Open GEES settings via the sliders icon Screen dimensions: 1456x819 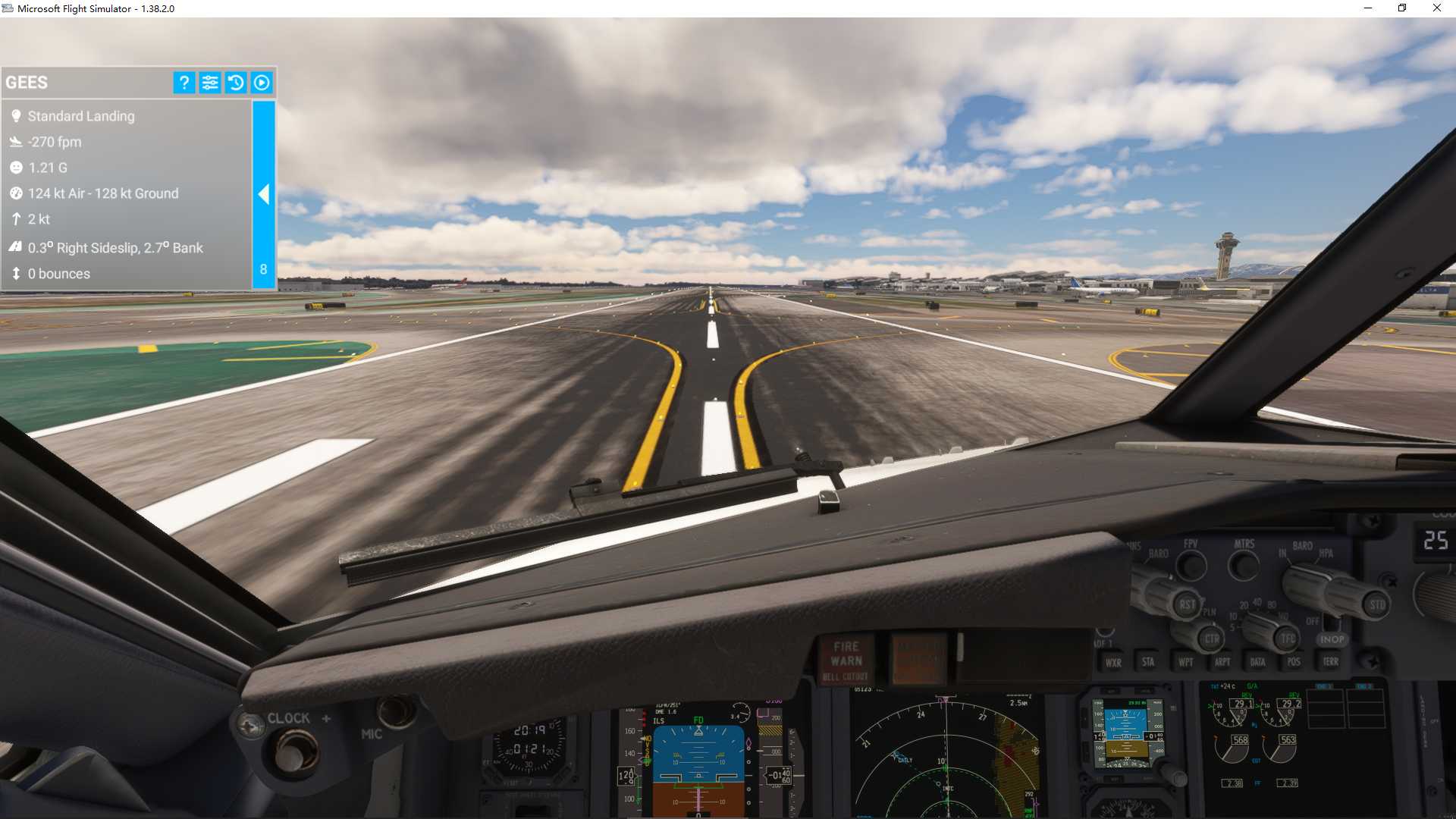point(209,83)
